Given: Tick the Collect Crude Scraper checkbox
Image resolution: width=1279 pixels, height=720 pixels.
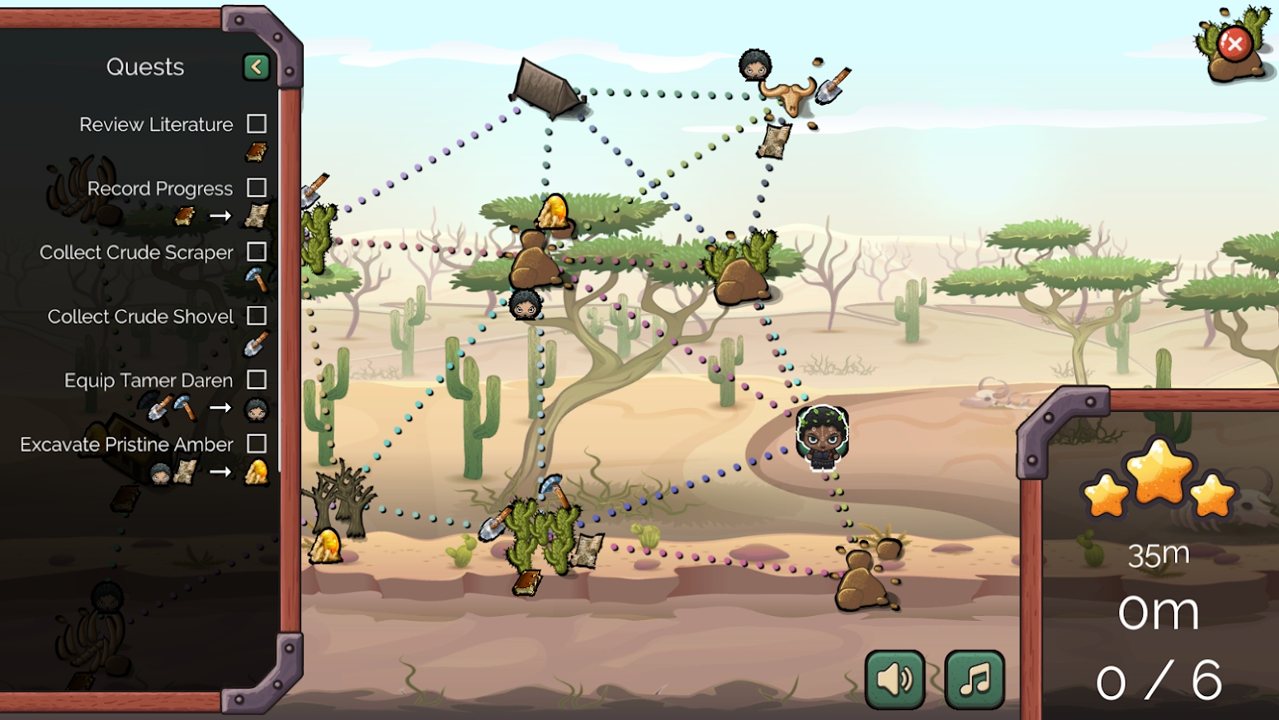Looking at the screenshot, I should [x=257, y=252].
